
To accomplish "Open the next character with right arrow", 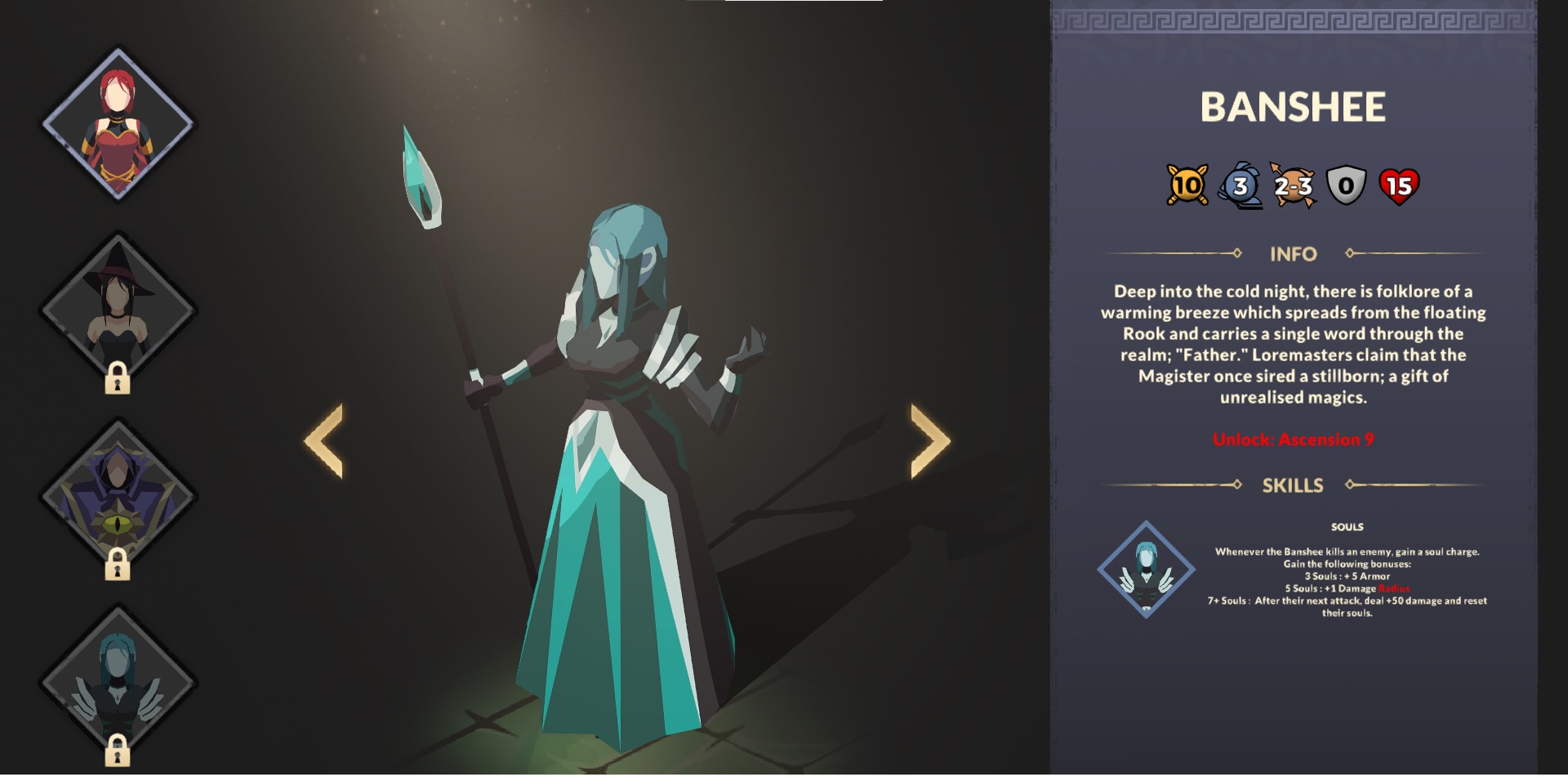I will (x=931, y=441).
